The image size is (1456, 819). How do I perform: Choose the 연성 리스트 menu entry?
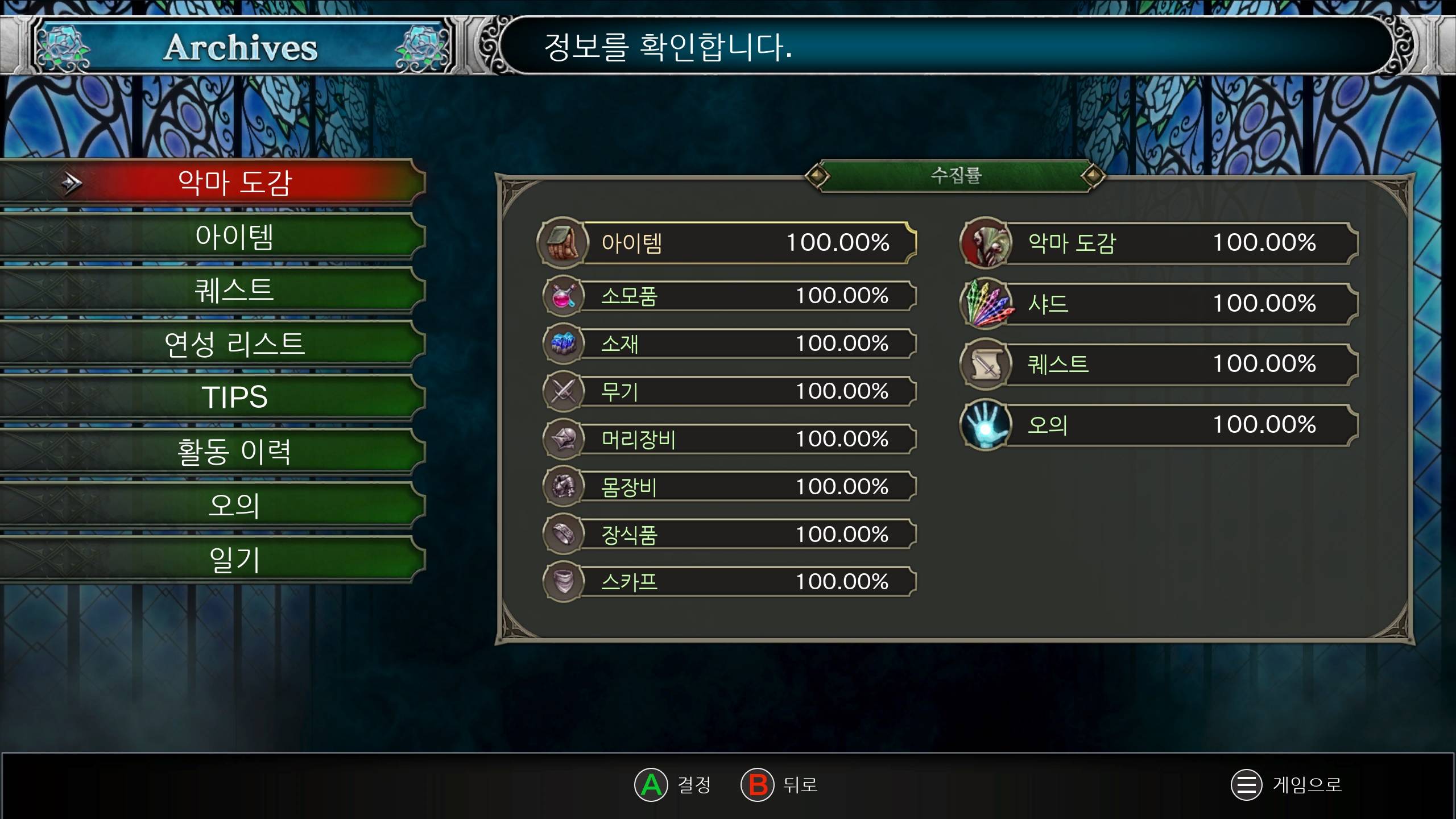234,344
